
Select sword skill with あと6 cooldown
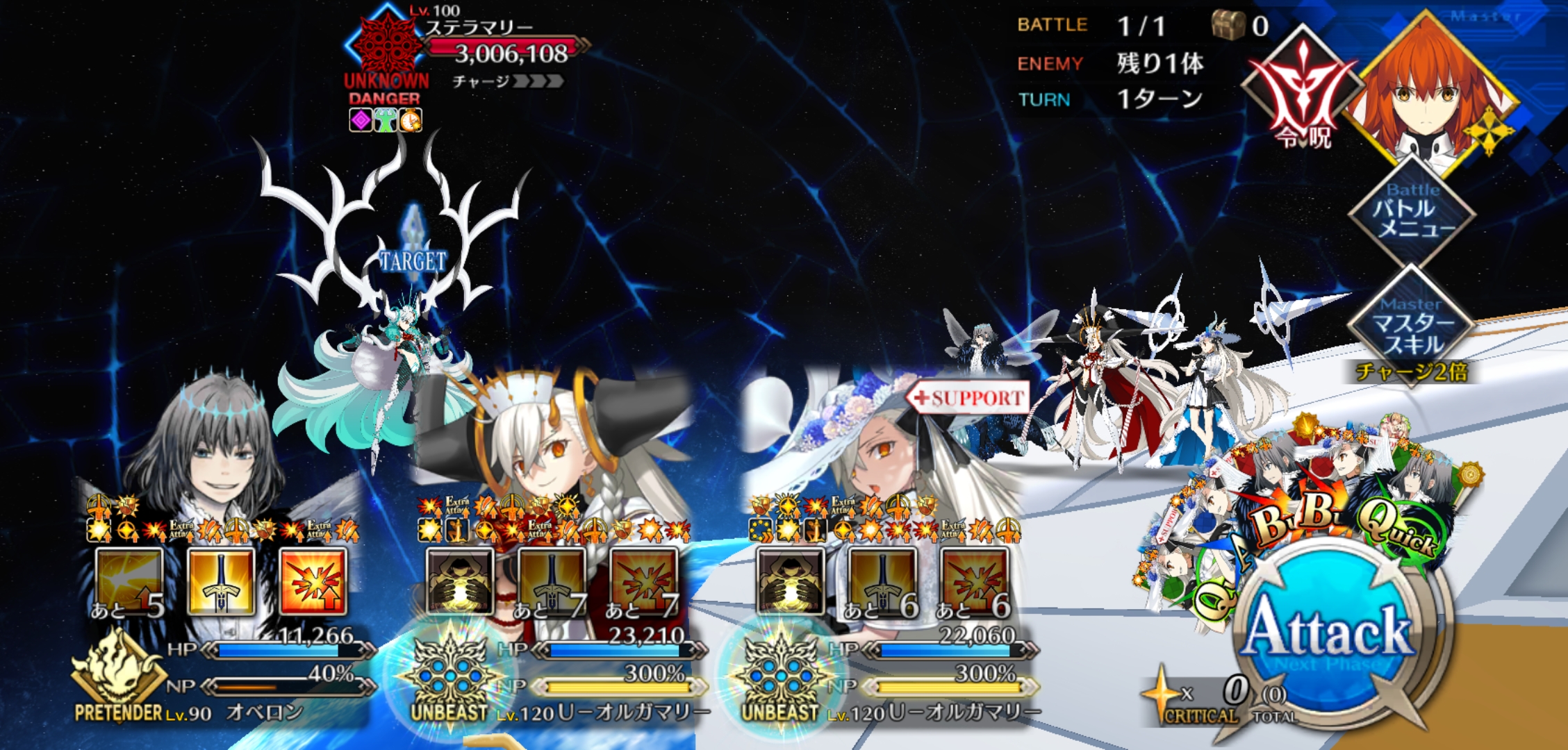click(x=882, y=582)
